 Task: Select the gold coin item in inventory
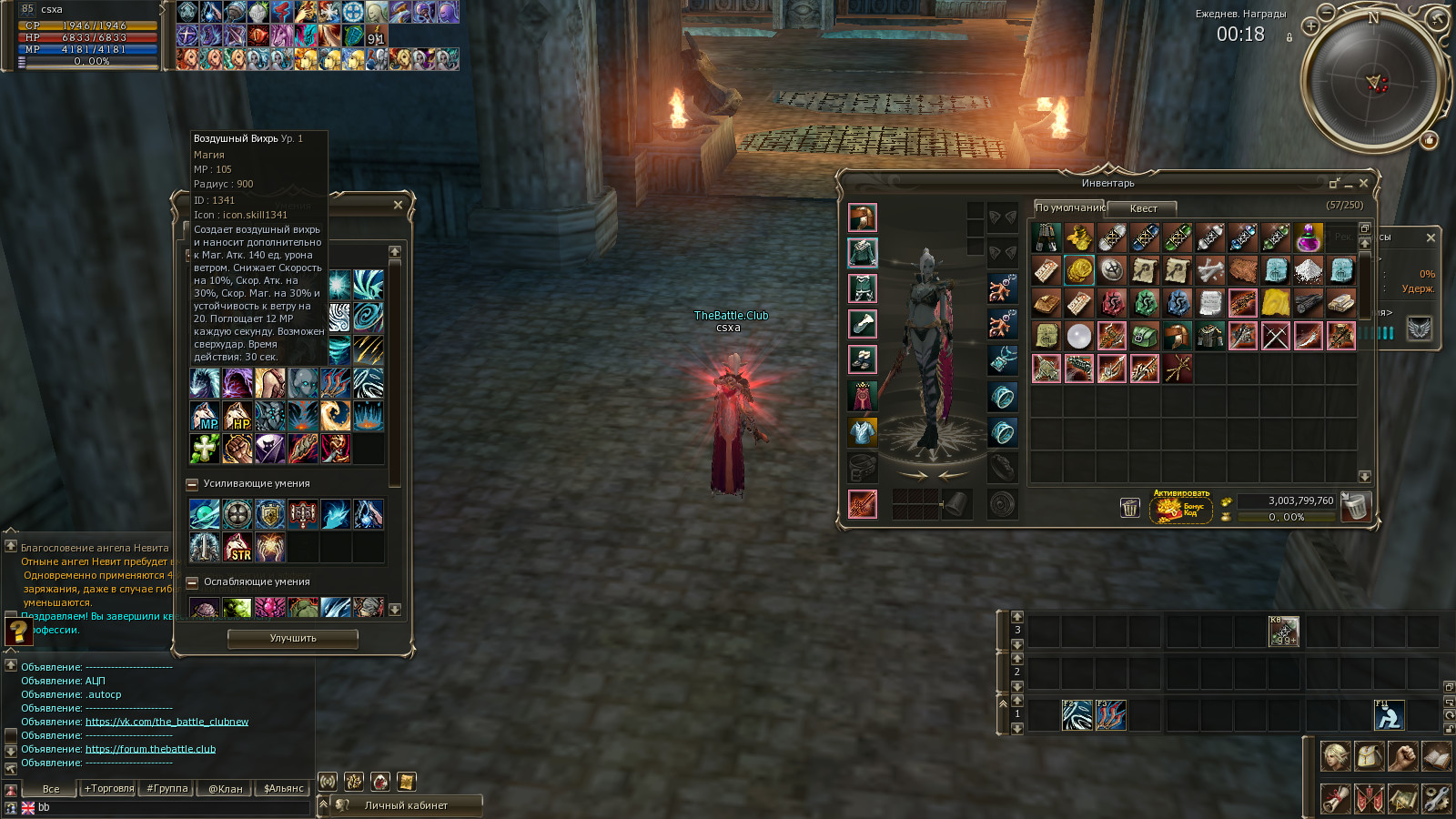(x=1079, y=270)
